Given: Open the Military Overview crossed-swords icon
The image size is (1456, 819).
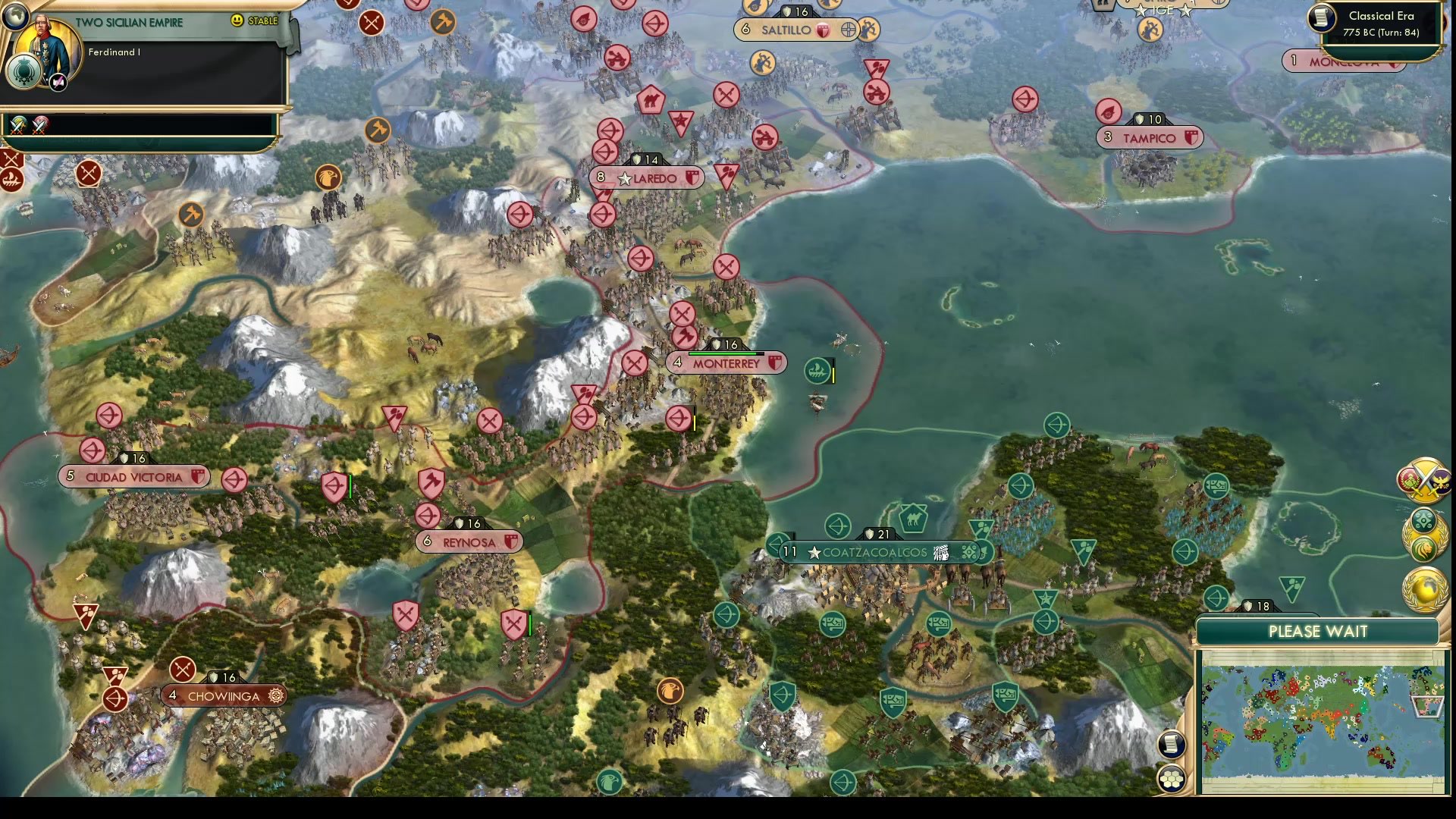Looking at the screenshot, I should (x=1424, y=479).
